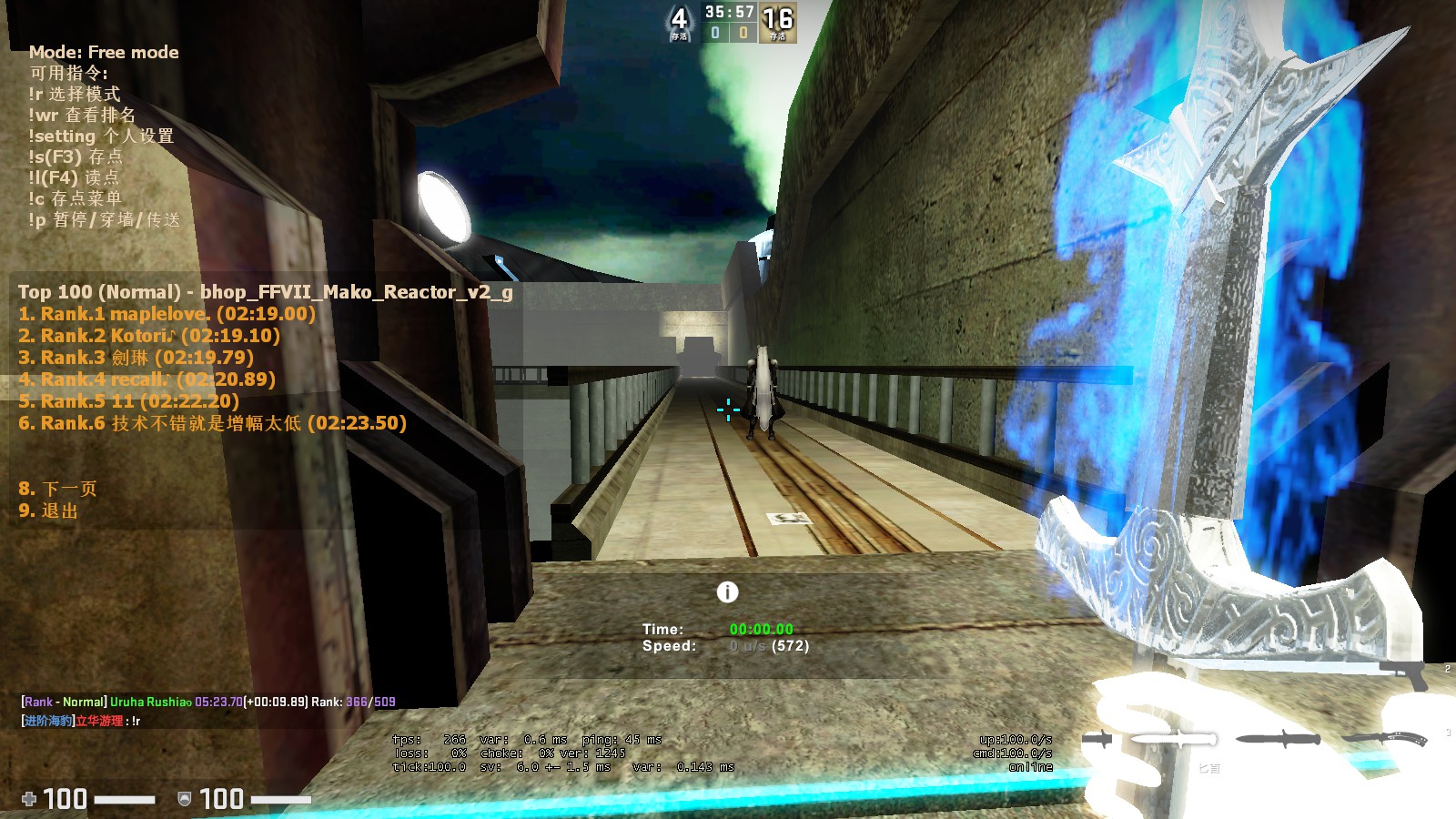
Task: Click the info icon above the timer
Action: [727, 592]
